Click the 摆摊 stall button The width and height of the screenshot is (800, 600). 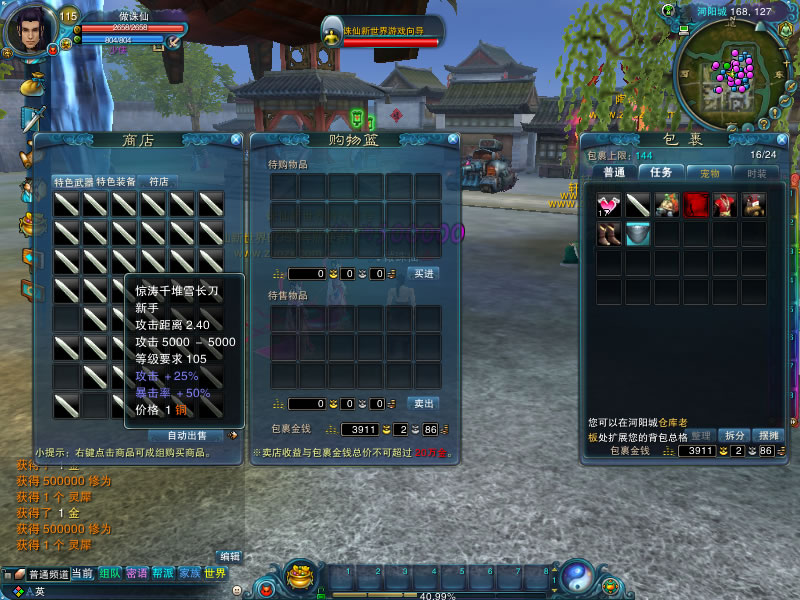767,436
